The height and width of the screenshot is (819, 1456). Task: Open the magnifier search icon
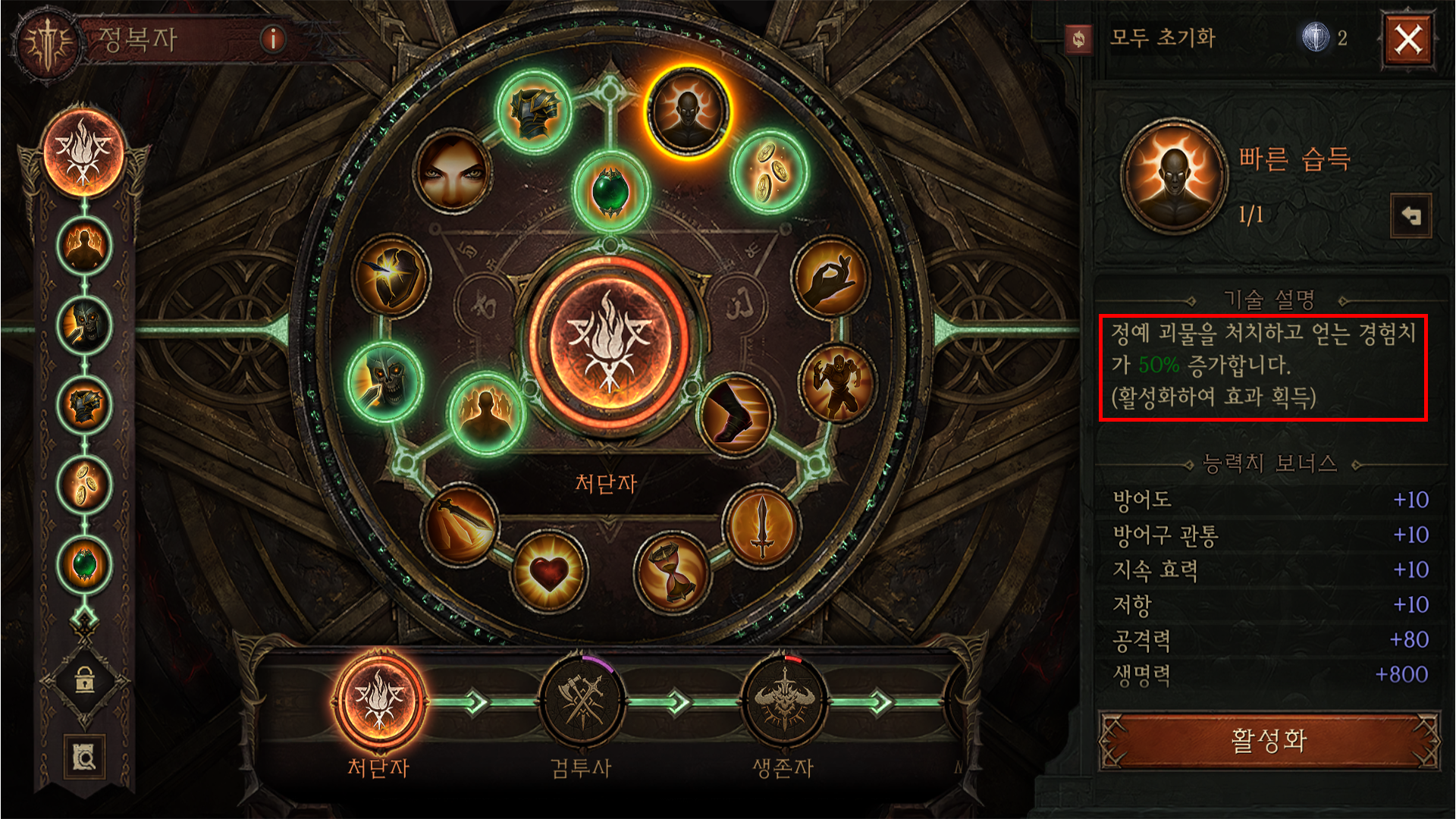click(x=84, y=756)
